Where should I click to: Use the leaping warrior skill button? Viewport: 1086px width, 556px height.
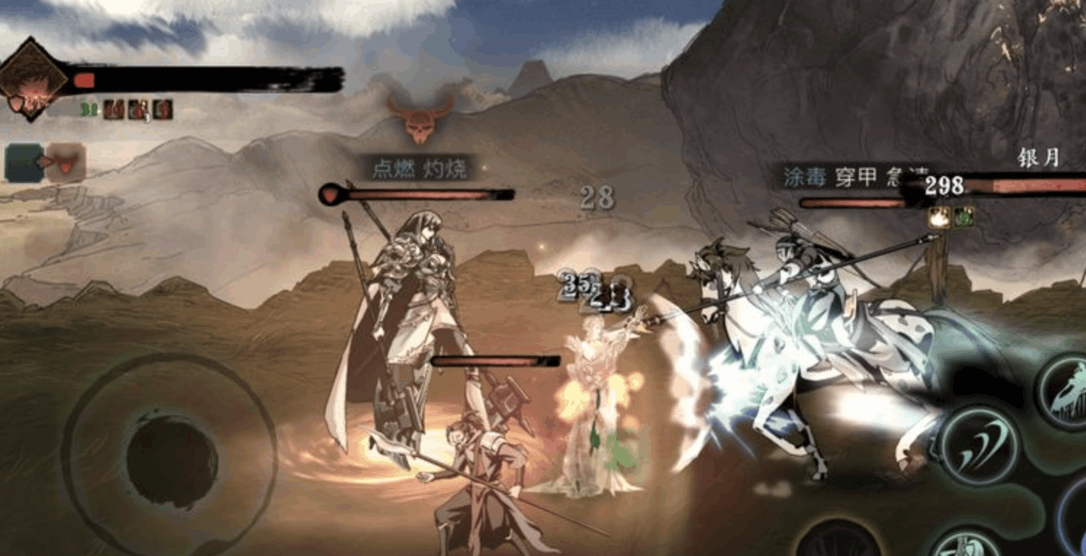[1067, 391]
